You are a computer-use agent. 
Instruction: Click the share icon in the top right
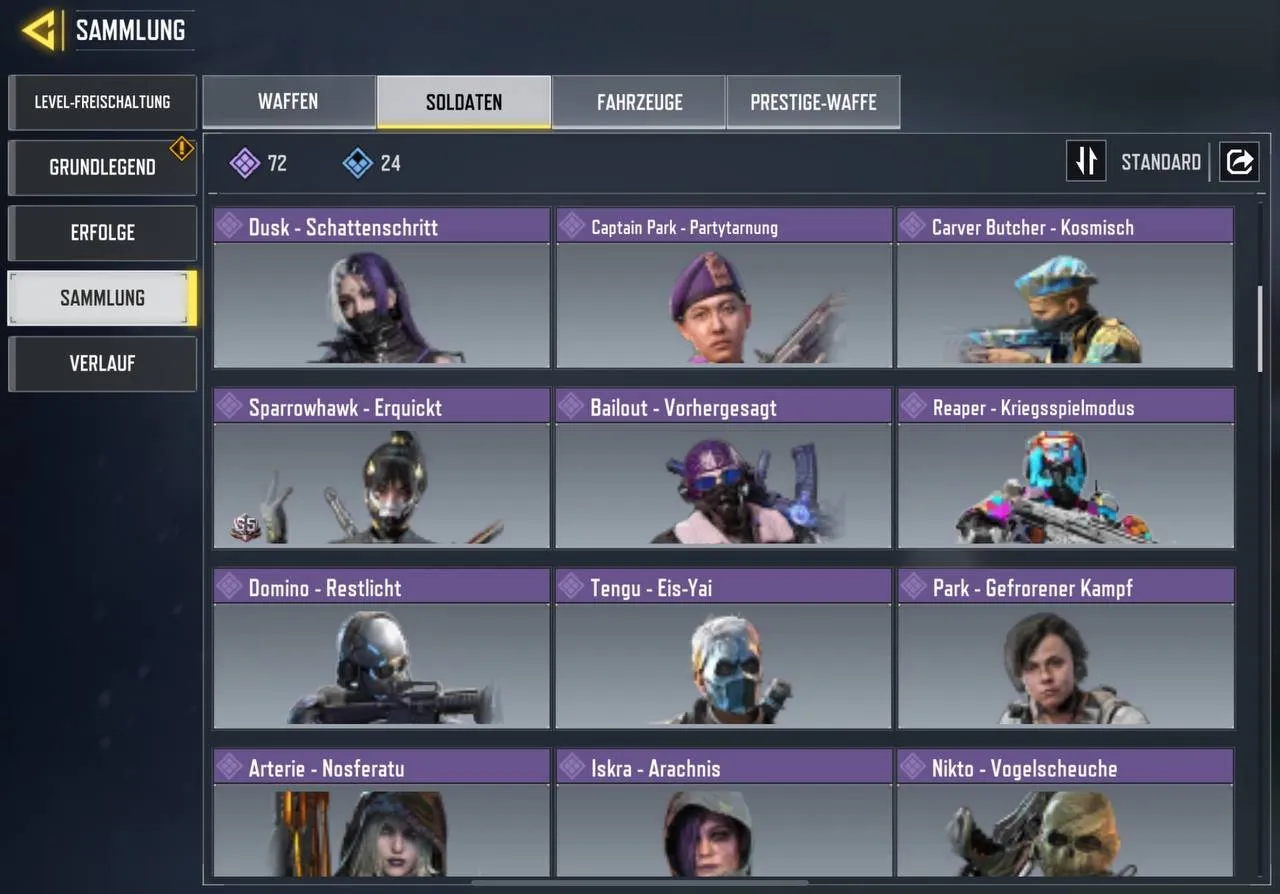point(1239,161)
